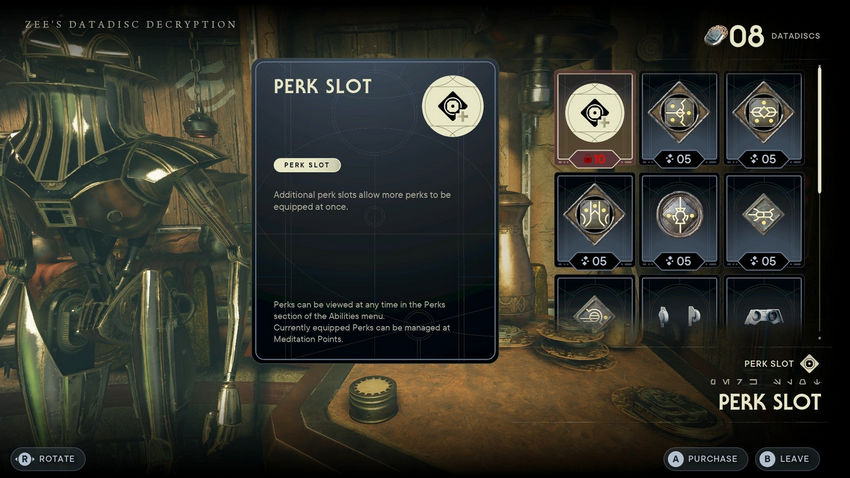The height and width of the screenshot is (478, 850).
Task: Click the shop list scrollbar
Action: (820, 130)
